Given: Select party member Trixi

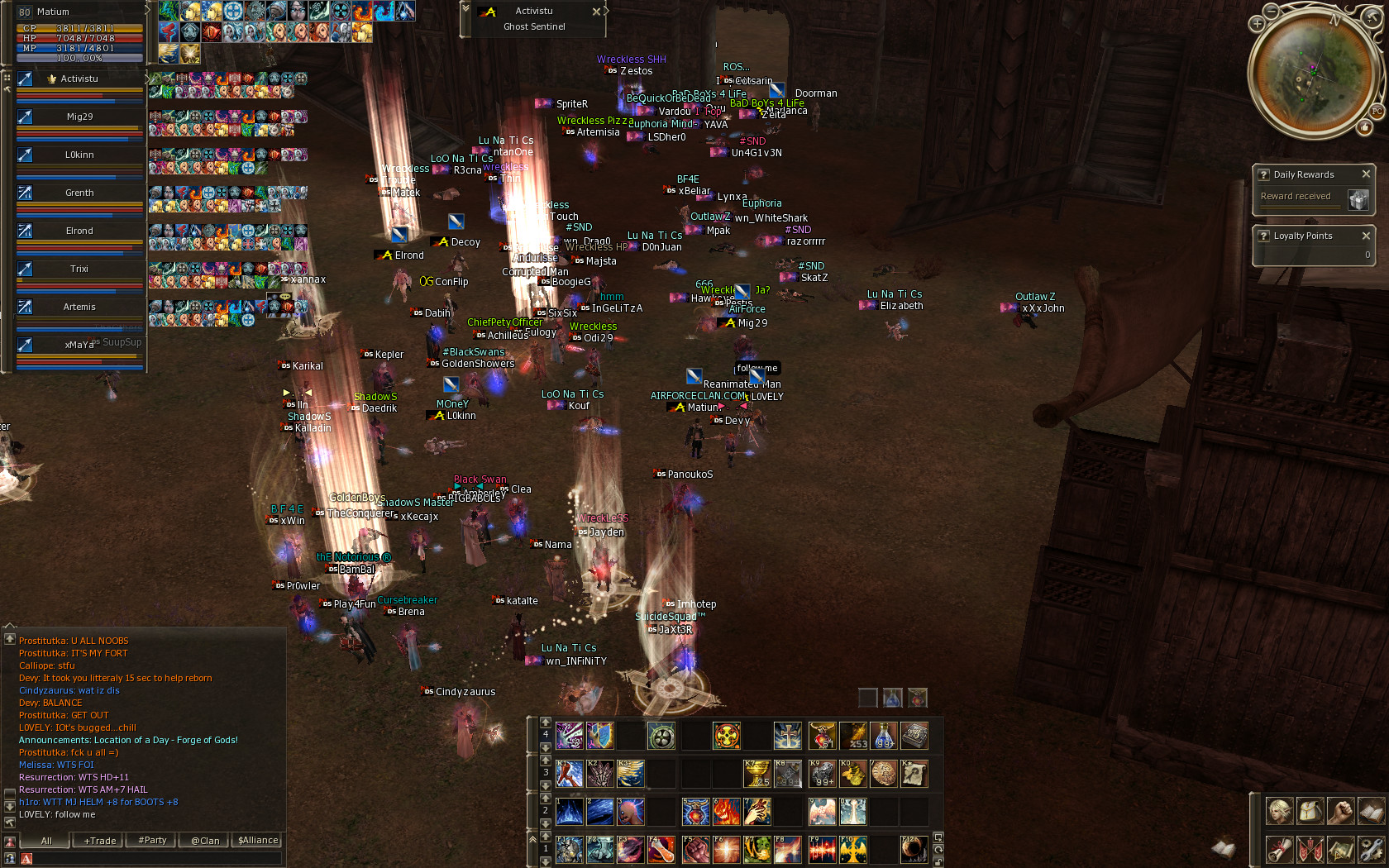Looking at the screenshot, I should pos(79,269).
